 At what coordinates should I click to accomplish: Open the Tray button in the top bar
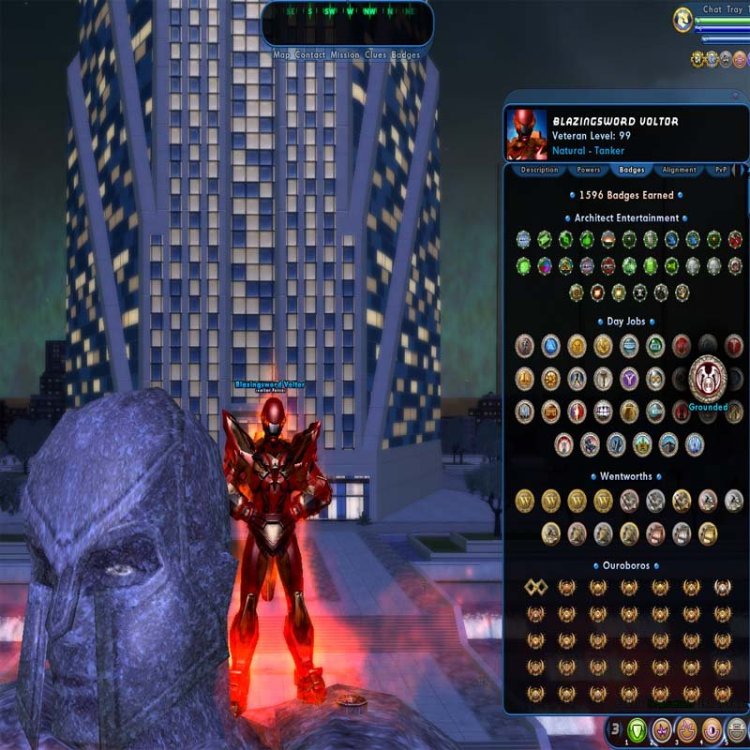(739, 10)
